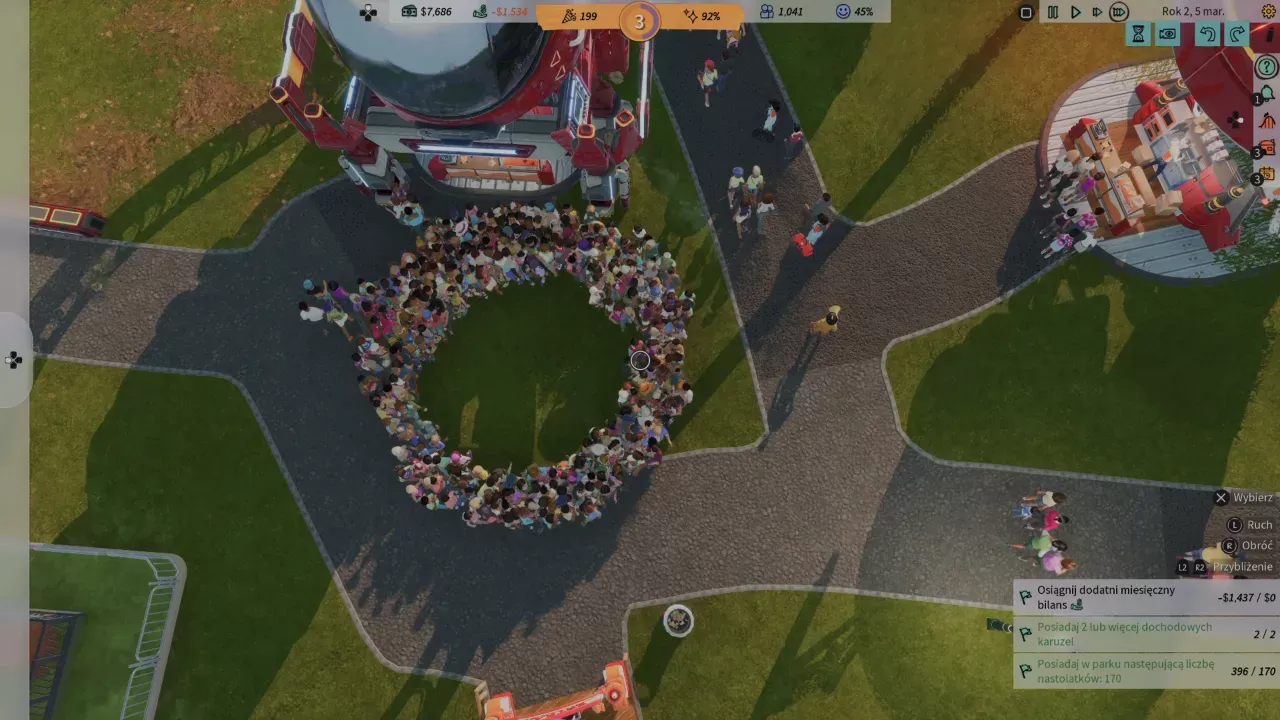Open help via the question mark icon
Image resolution: width=1280 pixels, height=720 pixels.
[x=1266, y=68]
